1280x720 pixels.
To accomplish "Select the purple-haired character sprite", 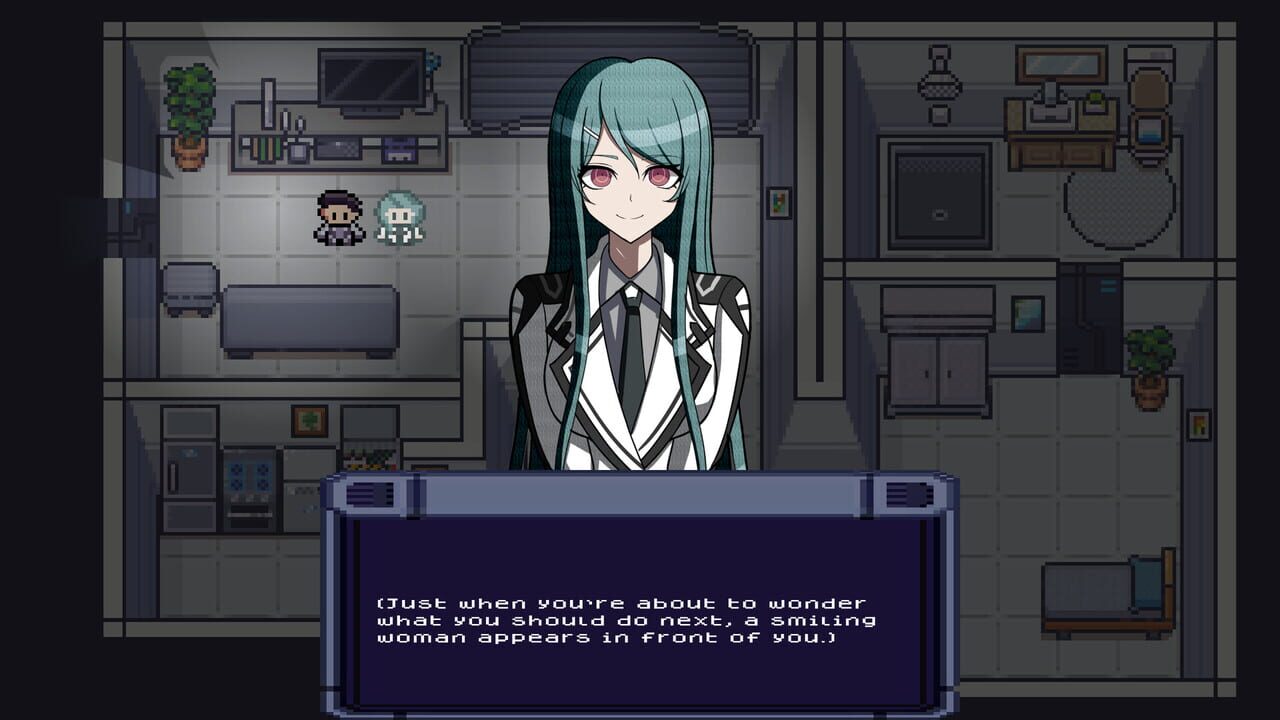I will (337, 220).
